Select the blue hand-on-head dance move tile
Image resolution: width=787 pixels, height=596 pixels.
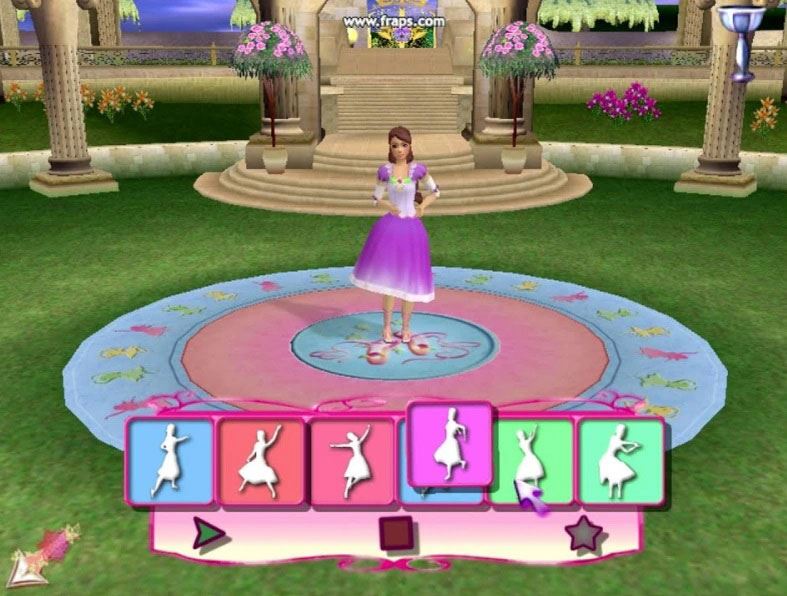[171, 460]
